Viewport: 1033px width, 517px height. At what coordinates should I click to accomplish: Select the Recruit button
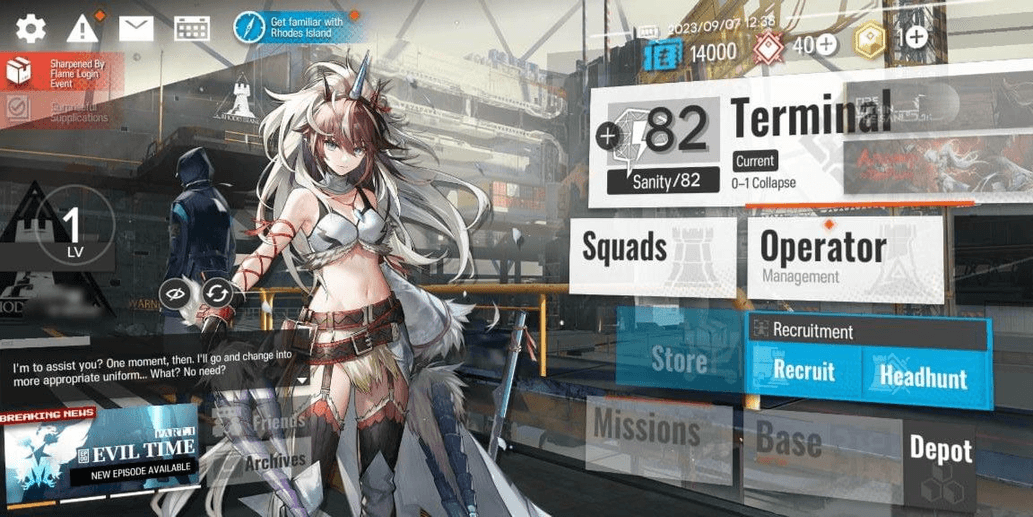pyautogui.click(x=803, y=371)
